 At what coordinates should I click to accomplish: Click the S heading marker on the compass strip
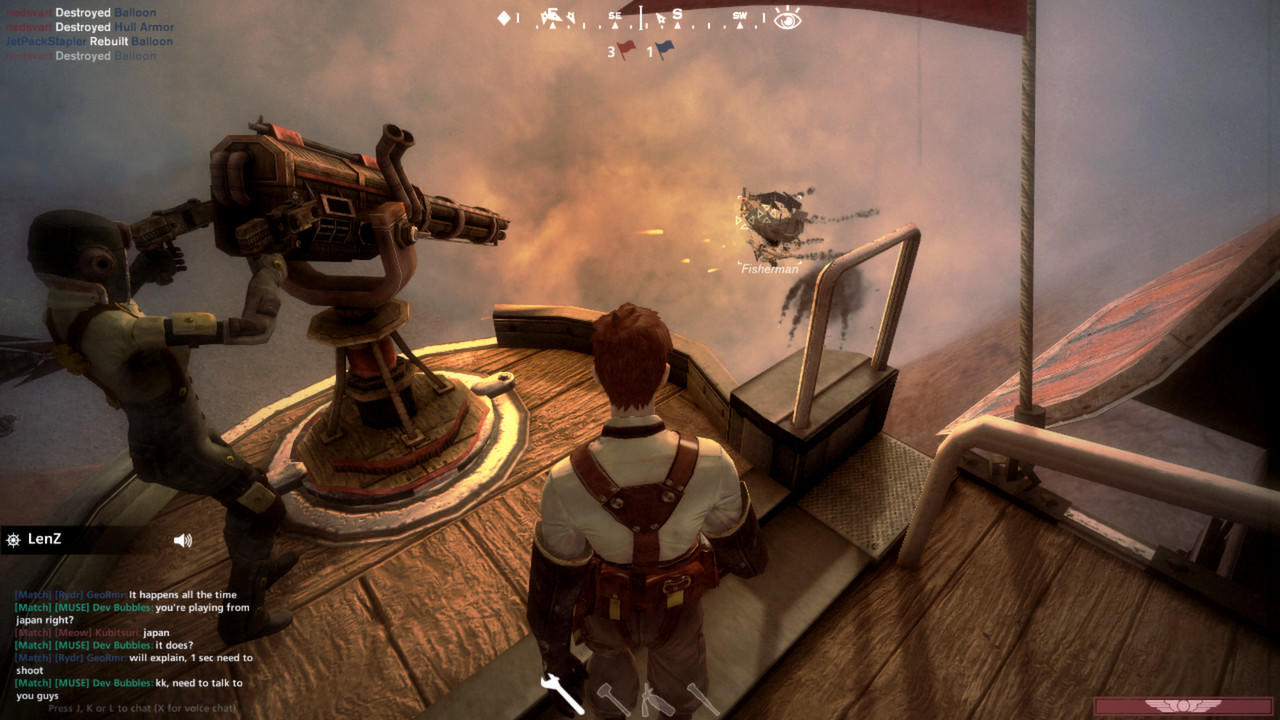[677, 15]
